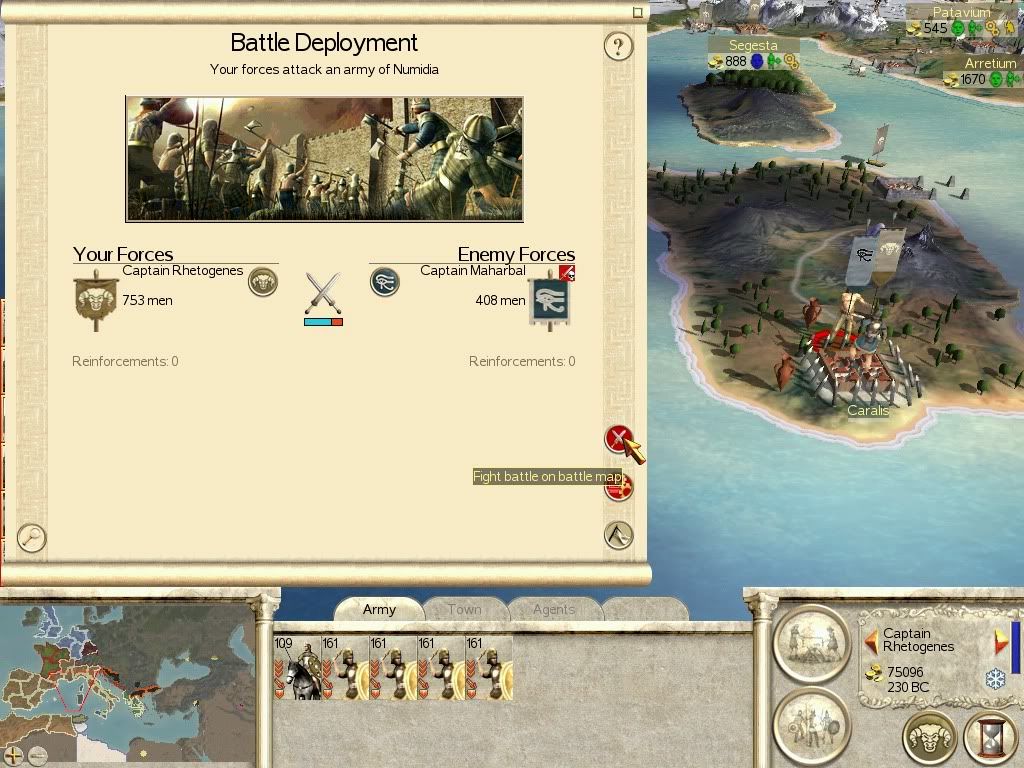Switch to the Town tab
Viewport: 1024px width, 768px height.
[464, 609]
